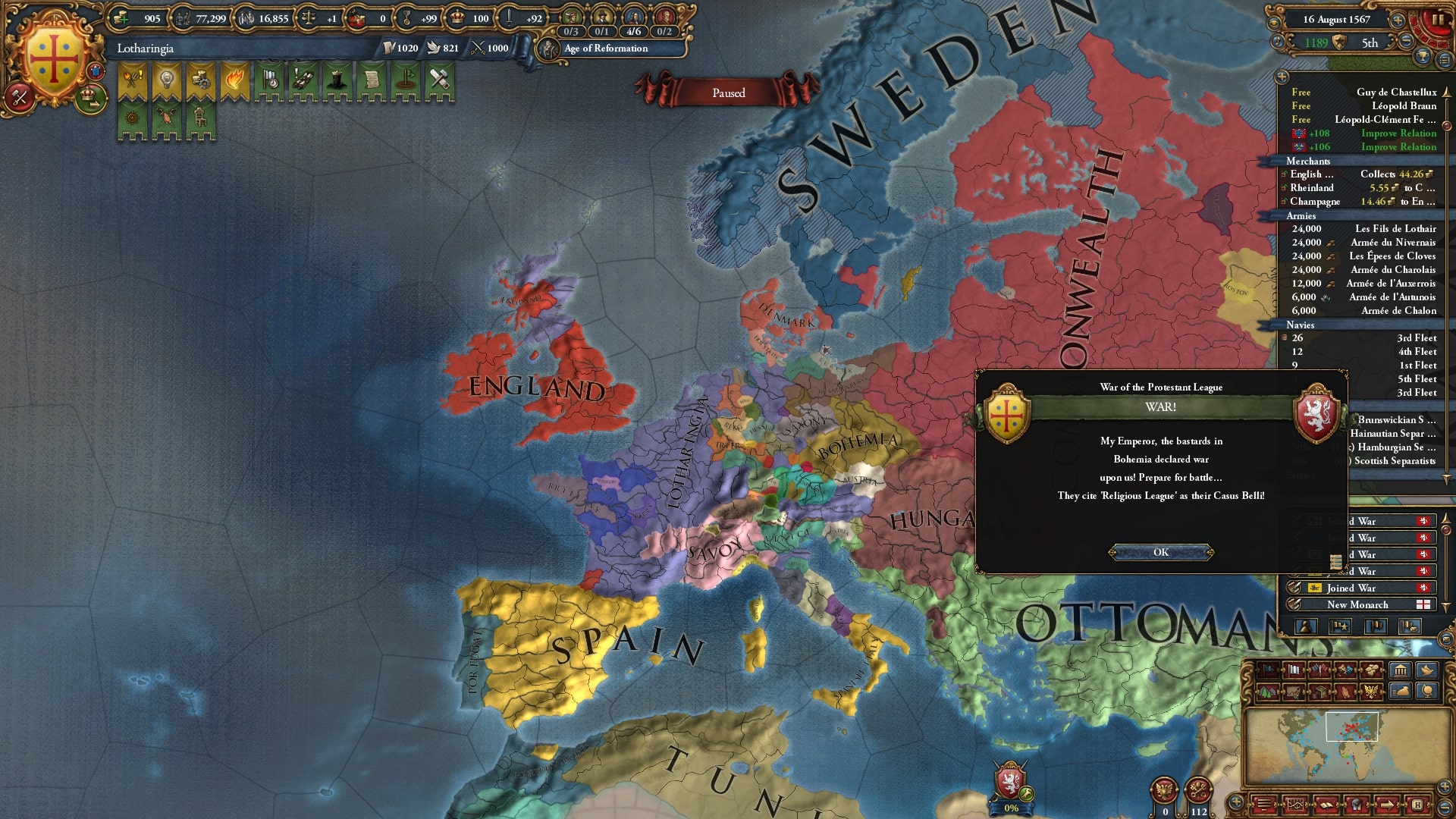This screenshot has width=1456, height=819.
Task: Open the New Monarch message
Action: point(1357,604)
